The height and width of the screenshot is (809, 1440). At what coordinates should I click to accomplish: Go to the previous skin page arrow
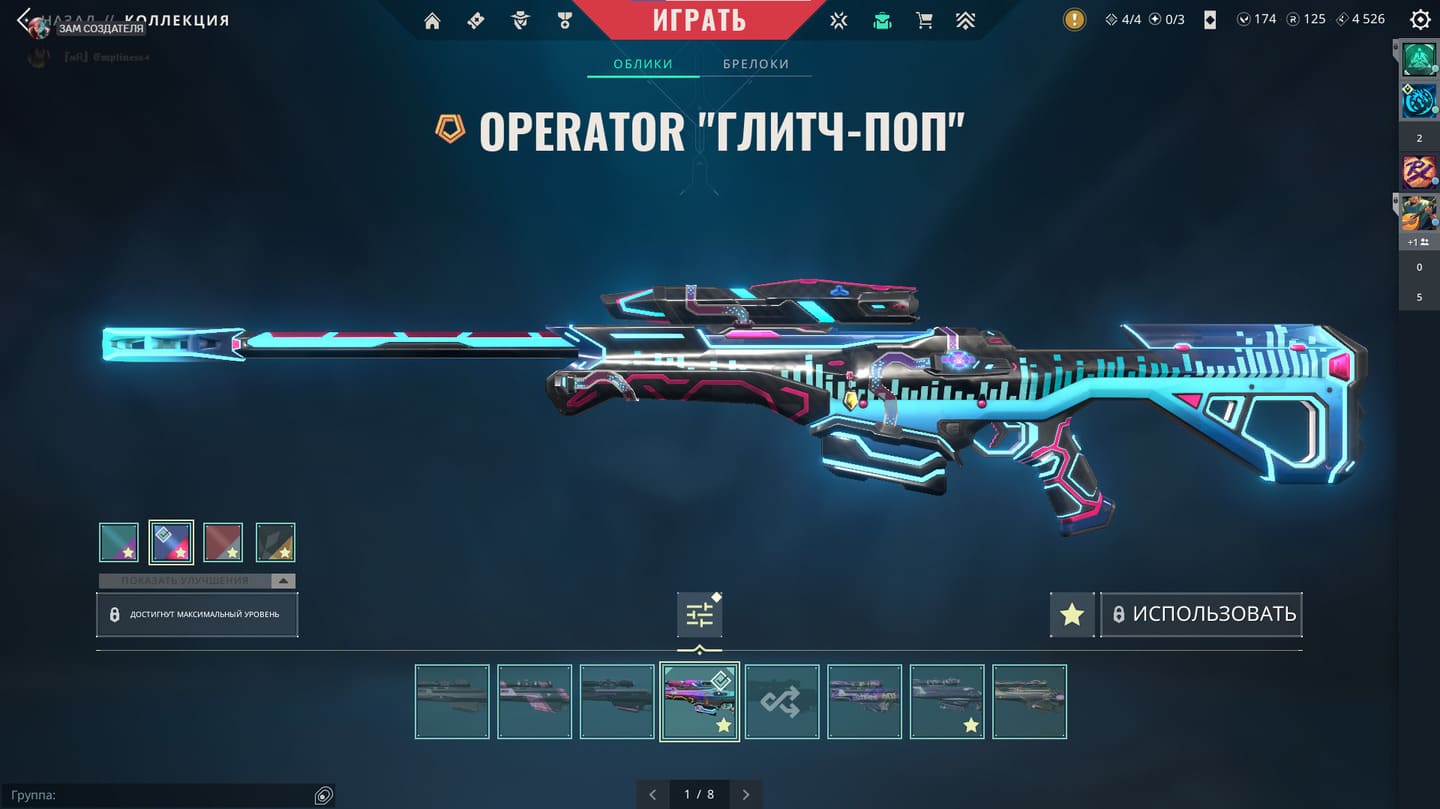653,794
